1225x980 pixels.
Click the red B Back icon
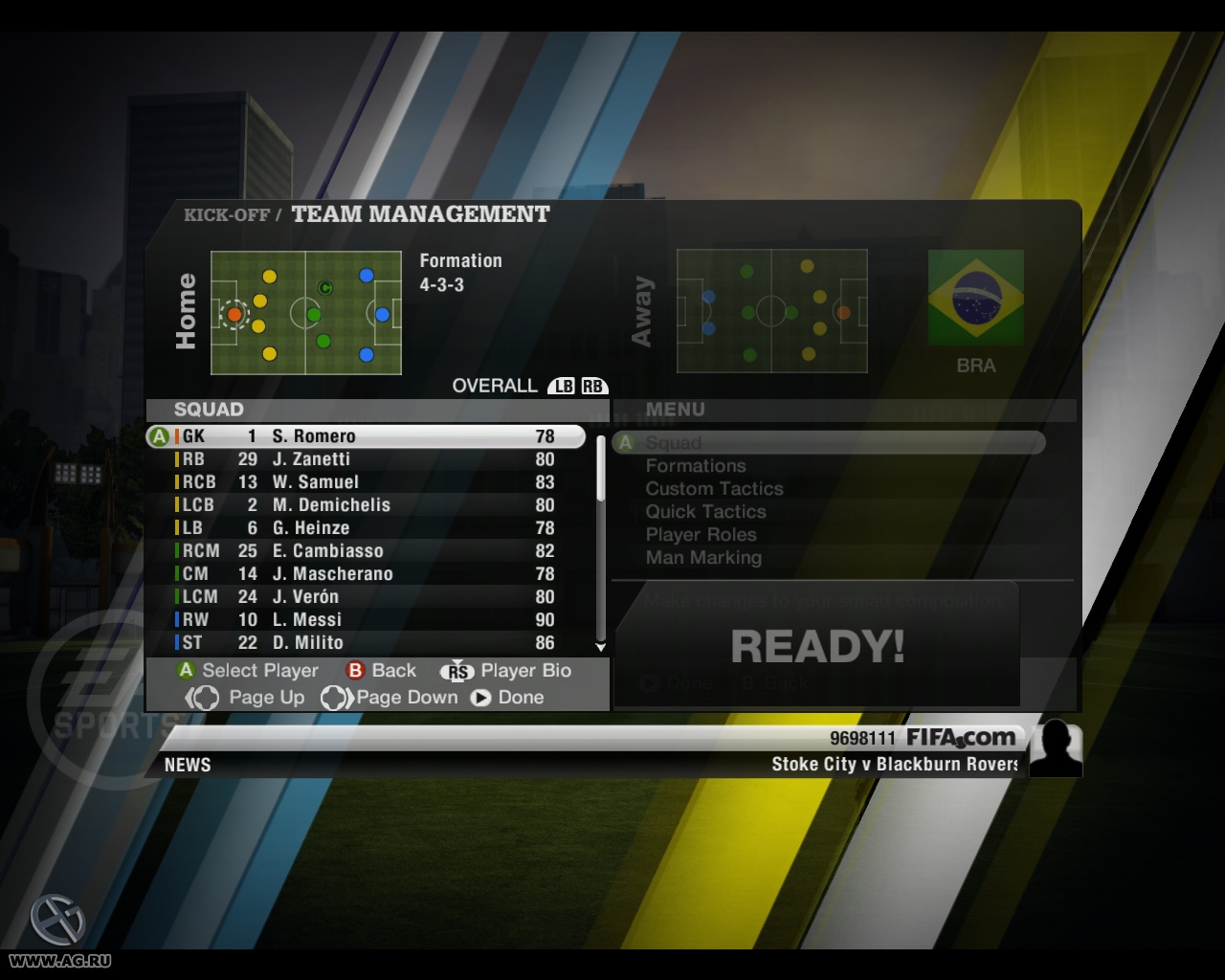pyautogui.click(x=355, y=671)
